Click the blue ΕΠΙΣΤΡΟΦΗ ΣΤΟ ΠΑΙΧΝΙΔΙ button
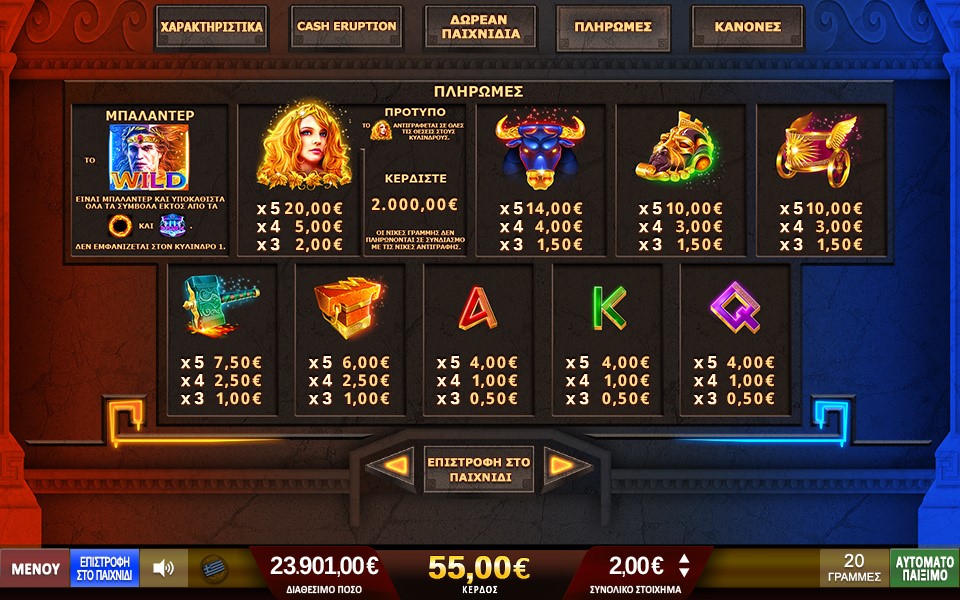Screen dimensions: 960x600 pos(105,569)
